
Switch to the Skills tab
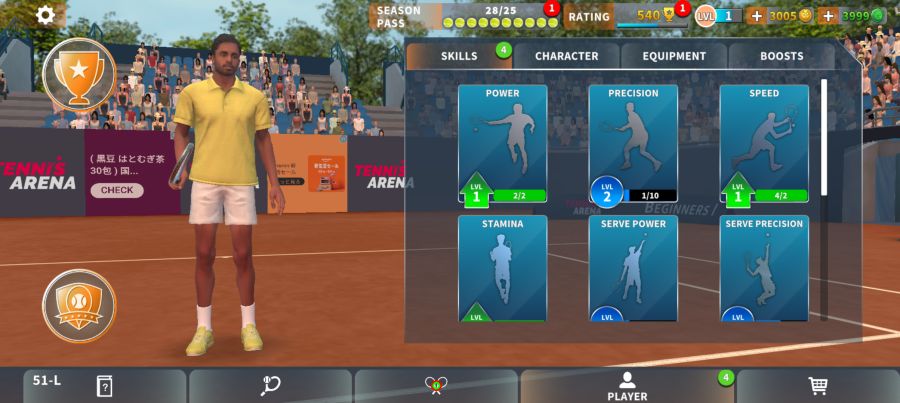[x=459, y=56]
